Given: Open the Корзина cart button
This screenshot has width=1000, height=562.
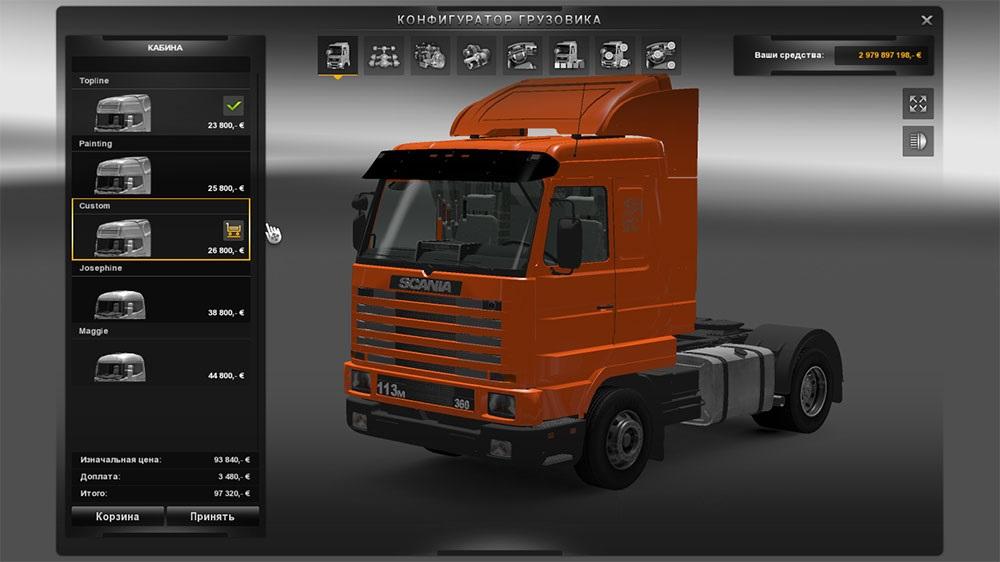Looking at the screenshot, I should (x=117, y=517).
